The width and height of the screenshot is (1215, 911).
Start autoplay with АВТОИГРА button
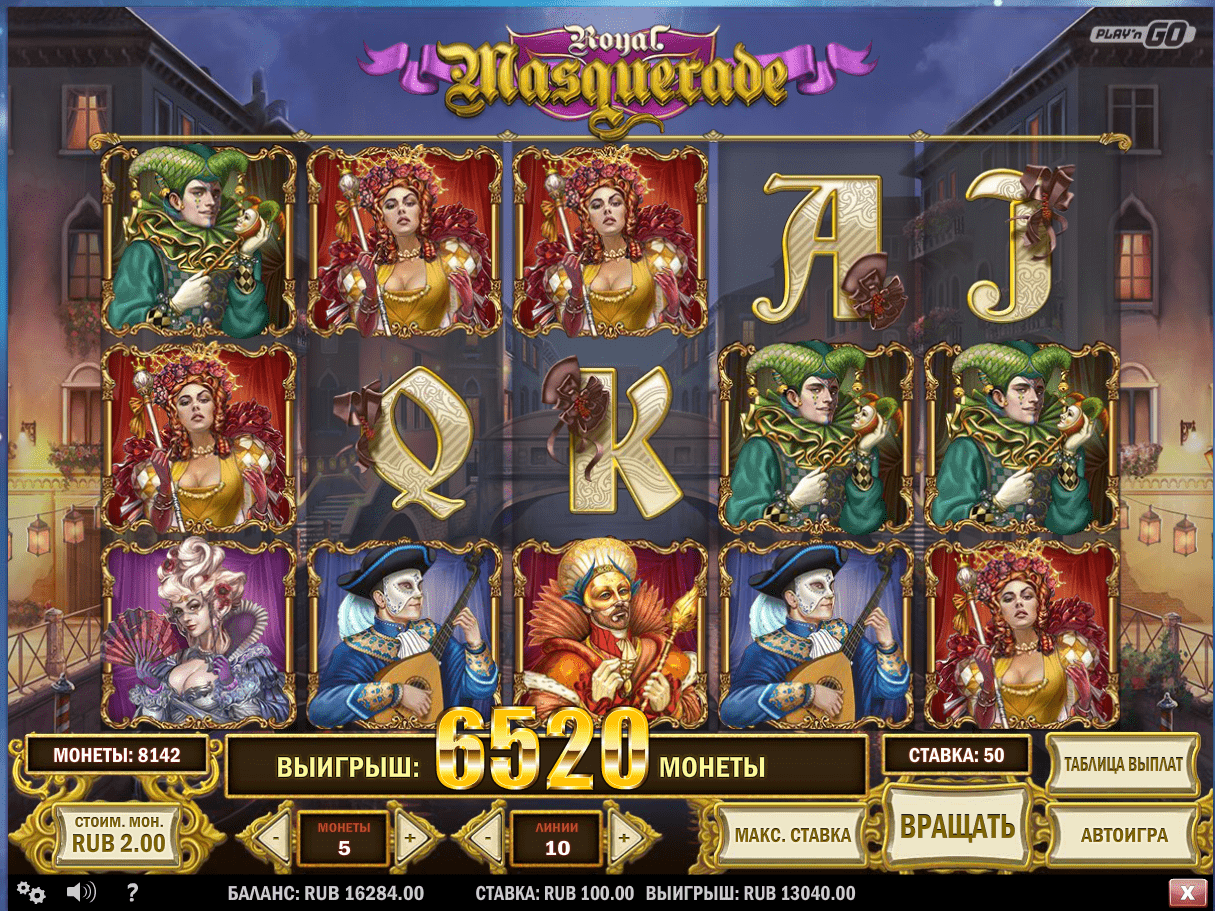tap(1123, 835)
